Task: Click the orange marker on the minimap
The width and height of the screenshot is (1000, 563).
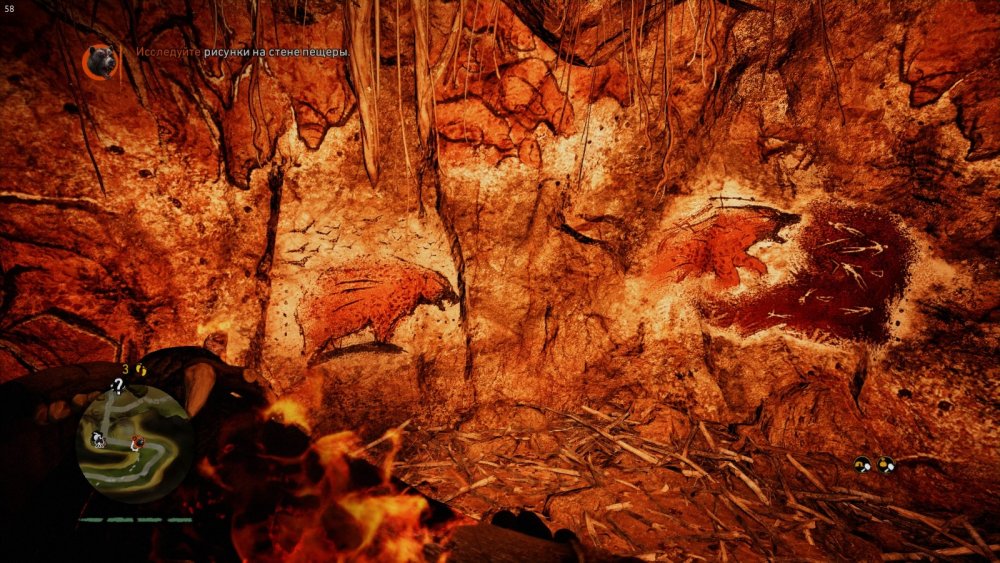Action: point(136,441)
